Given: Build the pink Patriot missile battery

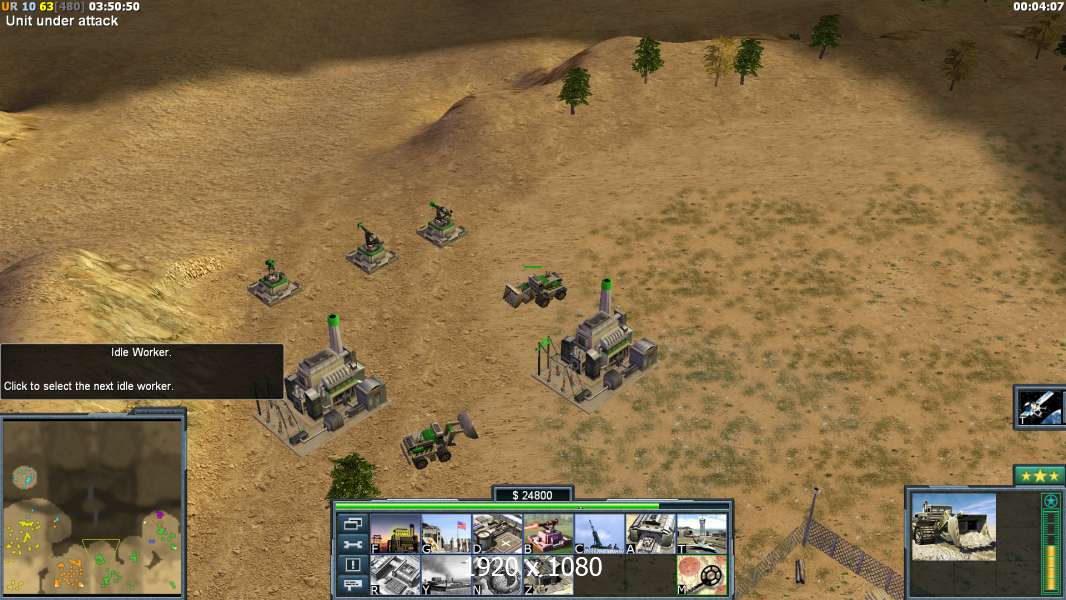Looking at the screenshot, I should point(548,534).
